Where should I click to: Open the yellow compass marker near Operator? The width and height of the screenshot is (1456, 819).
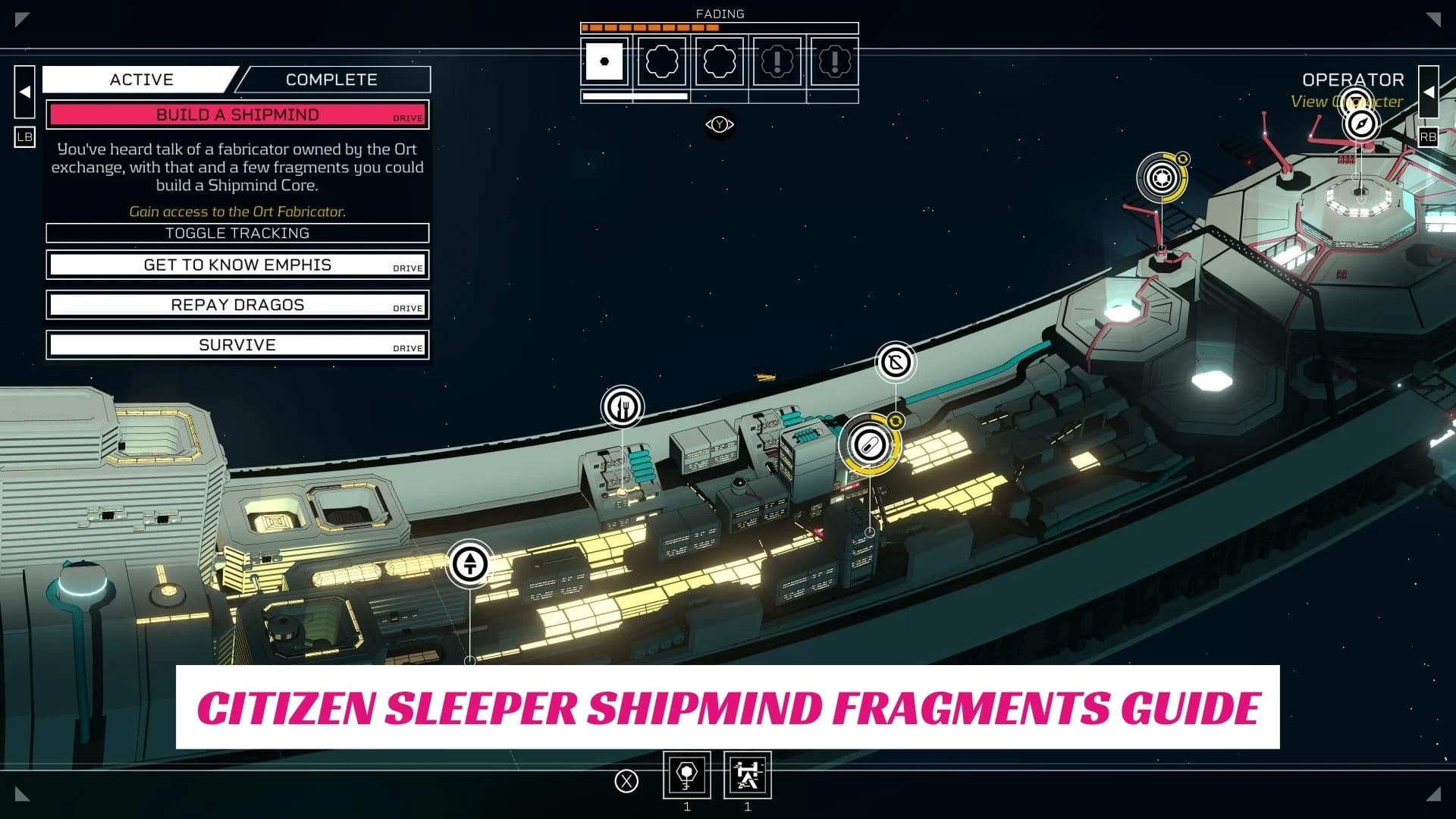1161,179
